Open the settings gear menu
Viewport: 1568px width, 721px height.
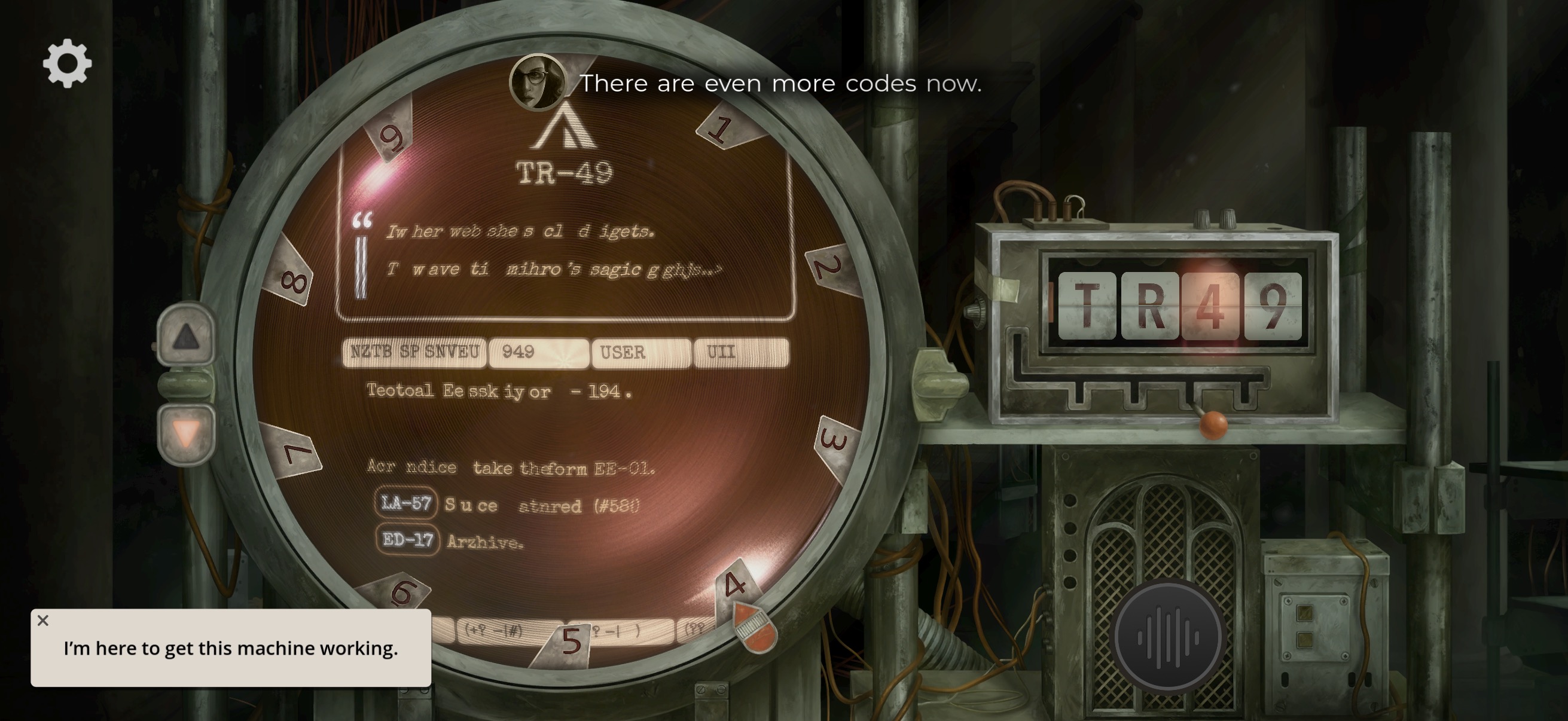(67, 63)
